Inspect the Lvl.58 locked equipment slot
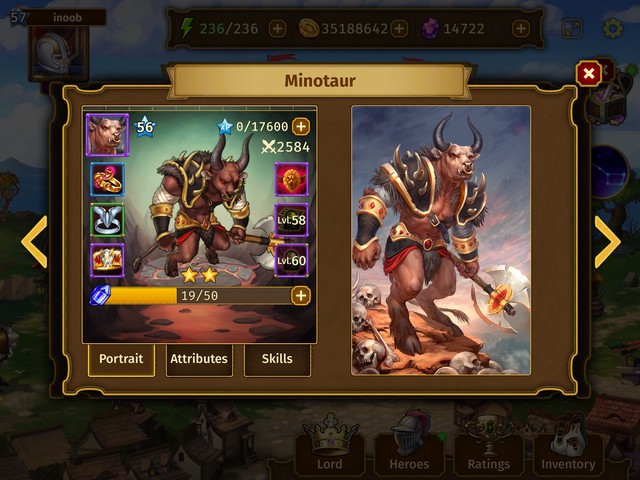Image resolution: width=640 pixels, height=480 pixels. [291, 220]
